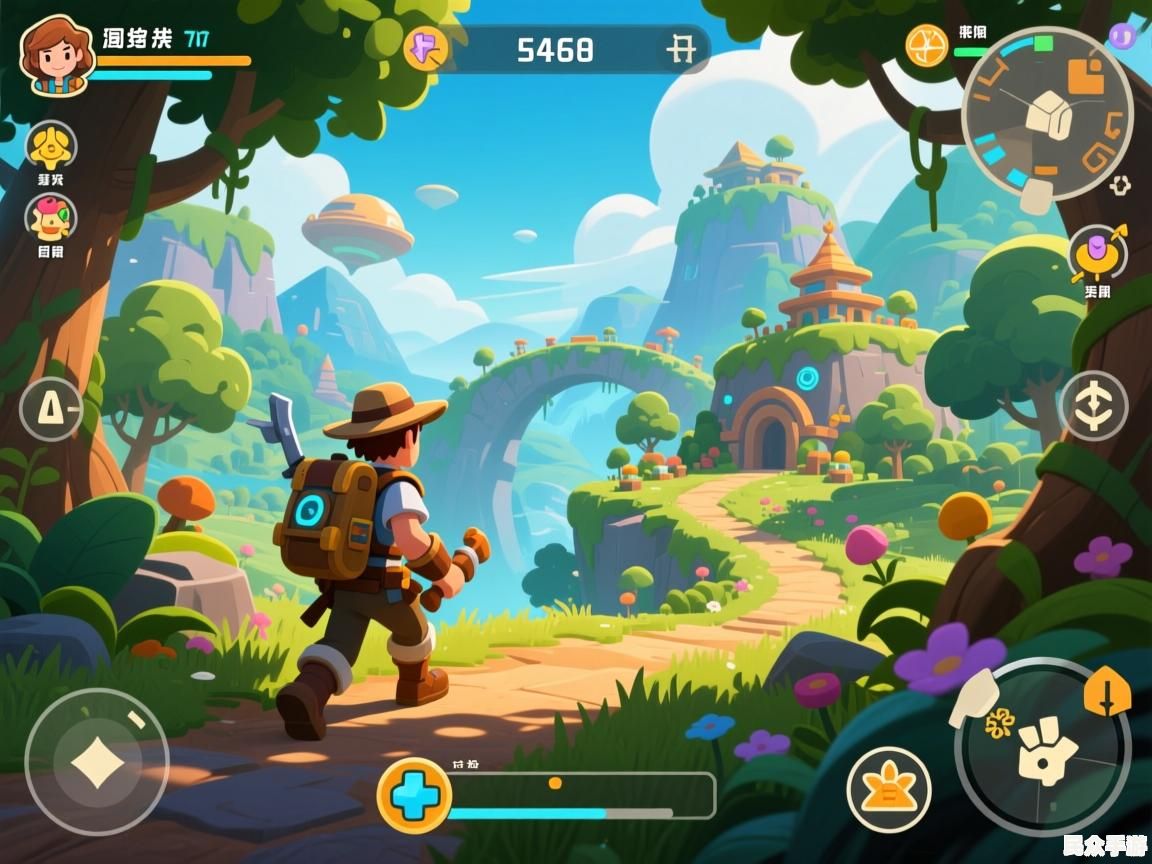Activate the orange flower ability button
The width and height of the screenshot is (1152, 864).
(x=889, y=788)
